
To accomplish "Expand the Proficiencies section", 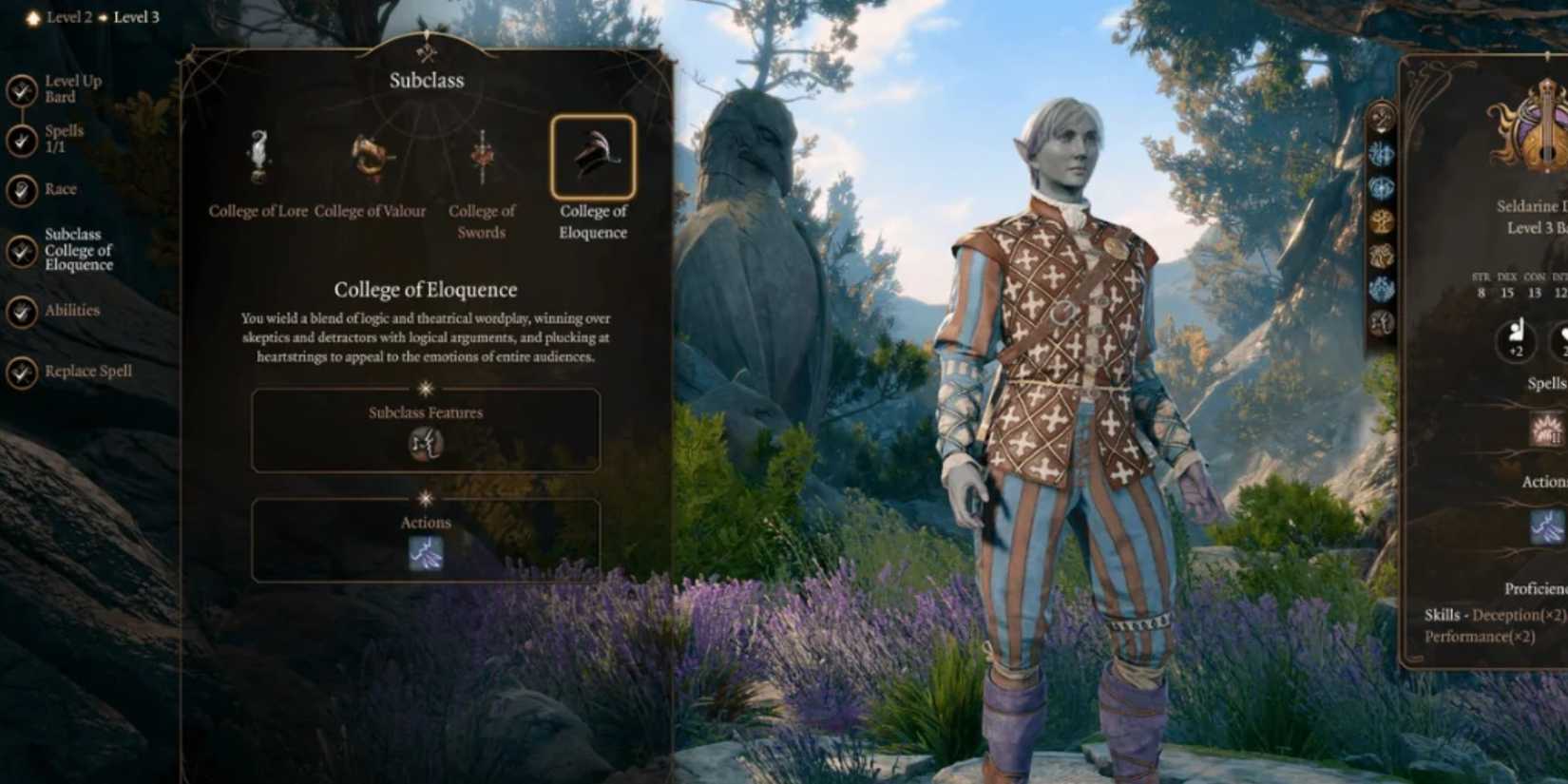I will 1536,587.
